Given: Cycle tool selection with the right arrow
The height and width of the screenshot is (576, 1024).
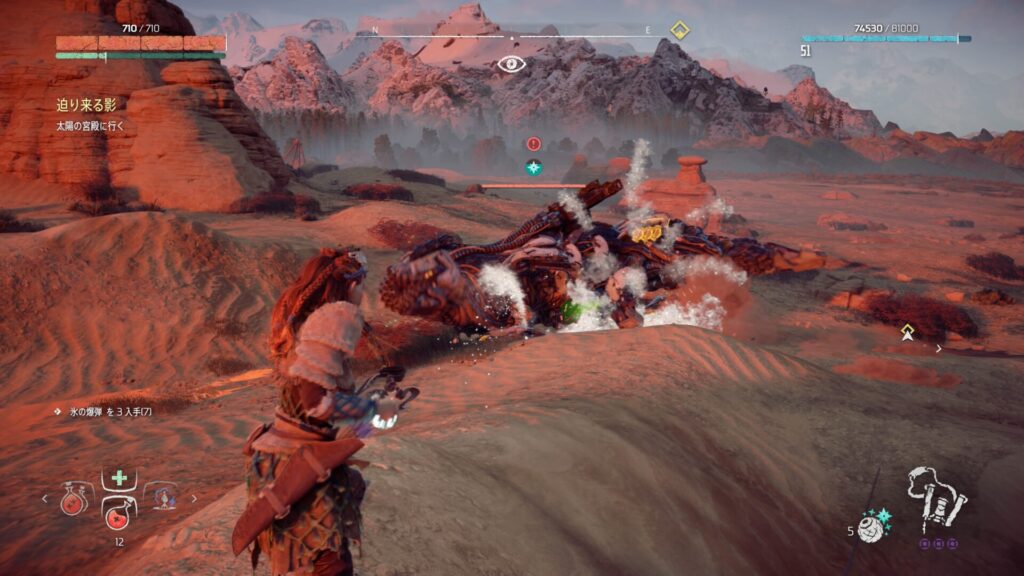Looking at the screenshot, I should 194,498.
